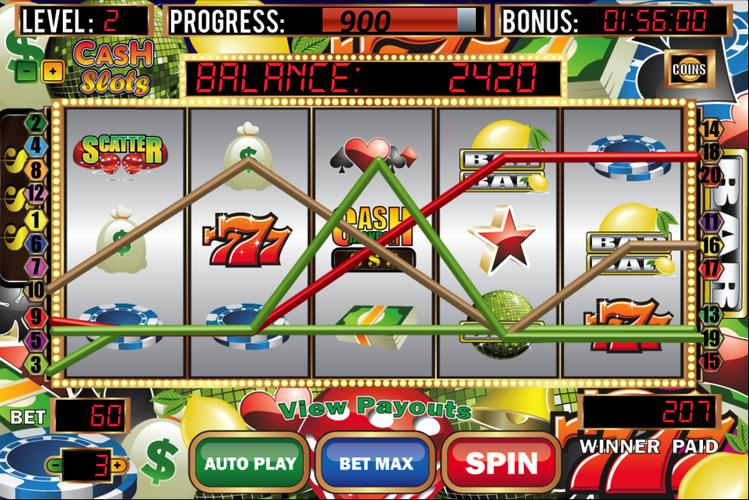Select payline number 12 marker
The image size is (749, 500).
point(37,193)
